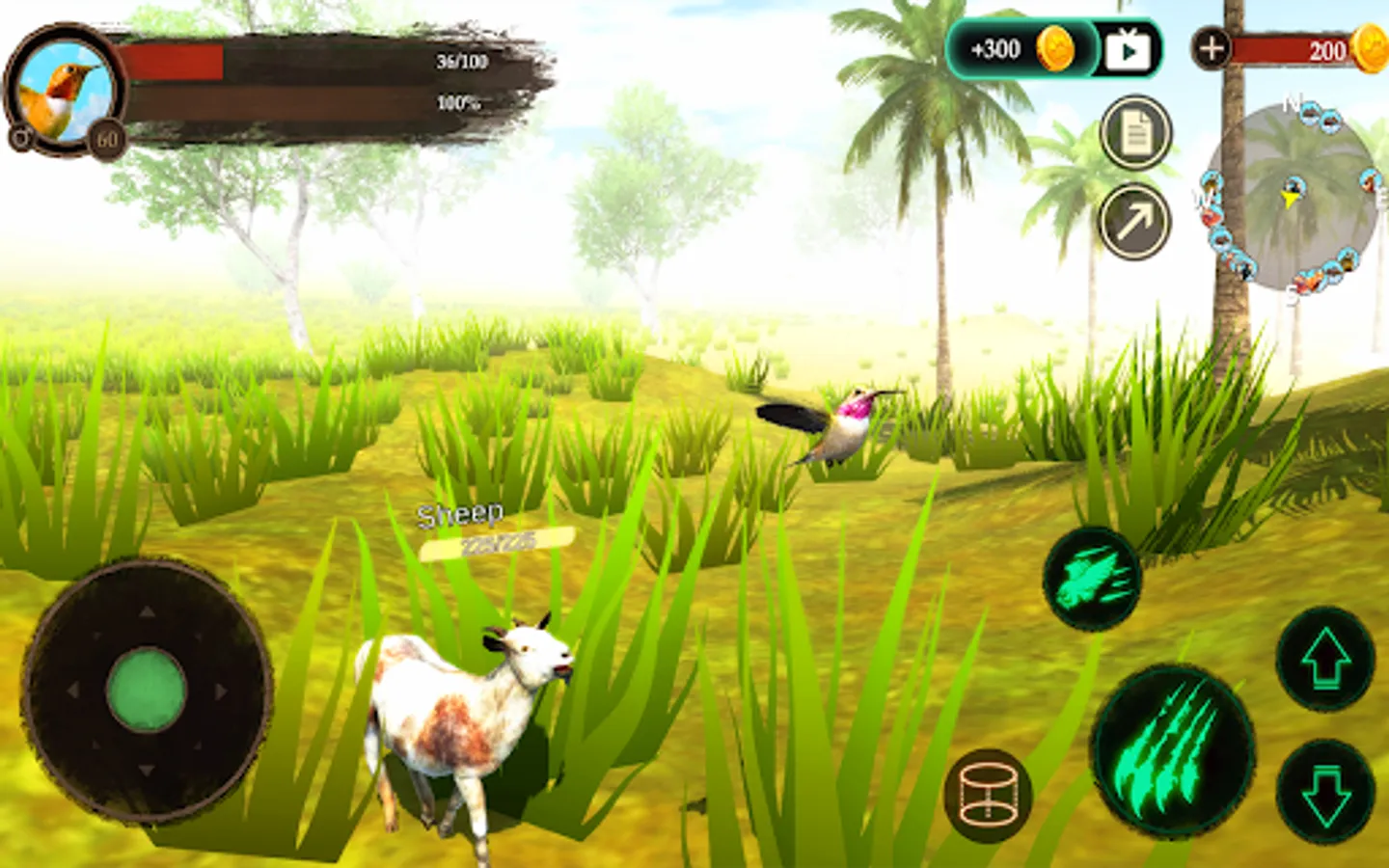
Task: Fly upward with the up arrow button
Action: coord(1324,660)
